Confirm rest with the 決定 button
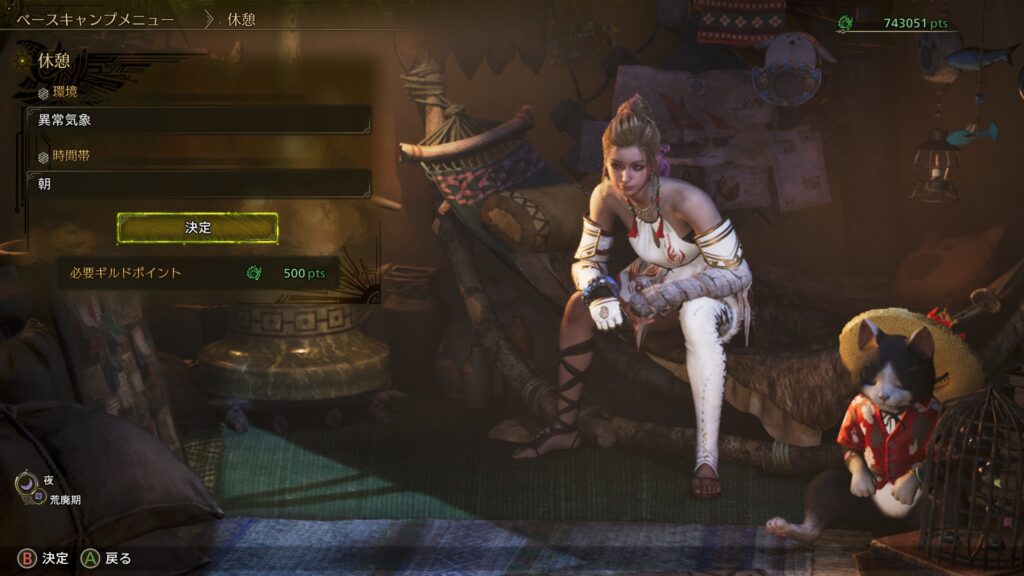Screen dimensions: 1024x576 198,228
